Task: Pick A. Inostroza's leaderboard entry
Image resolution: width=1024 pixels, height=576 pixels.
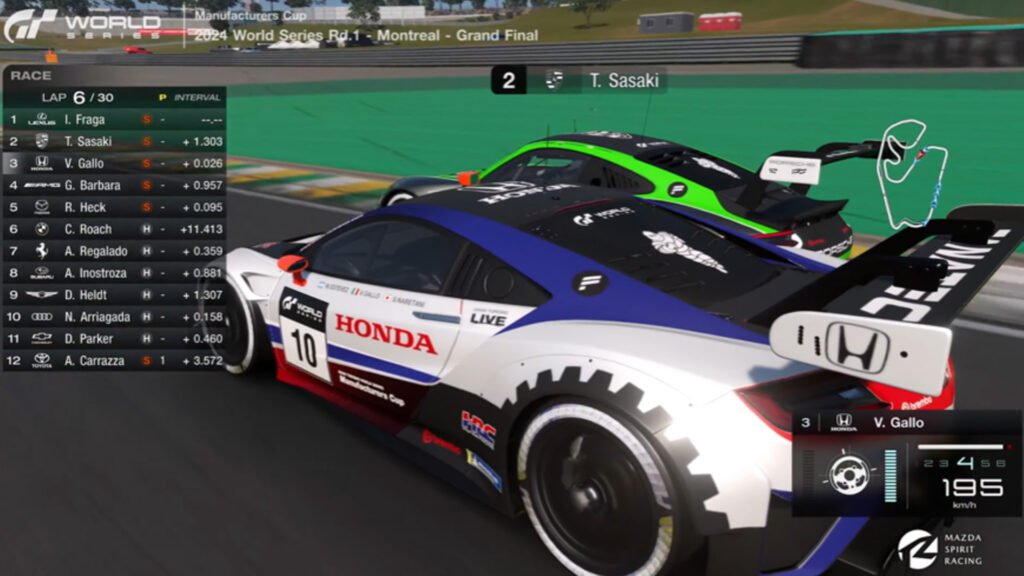Action: tap(114, 272)
